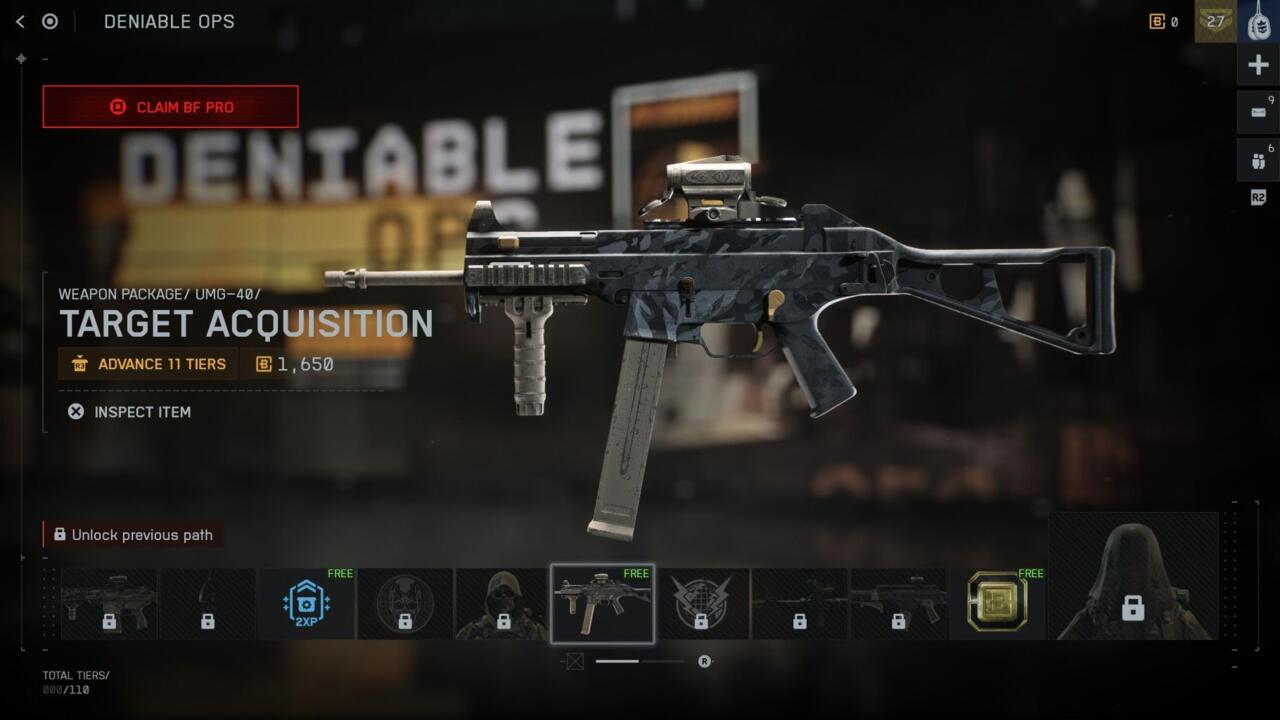Select the free 2XP boost reward tile
The image size is (1280, 720).
pos(307,604)
